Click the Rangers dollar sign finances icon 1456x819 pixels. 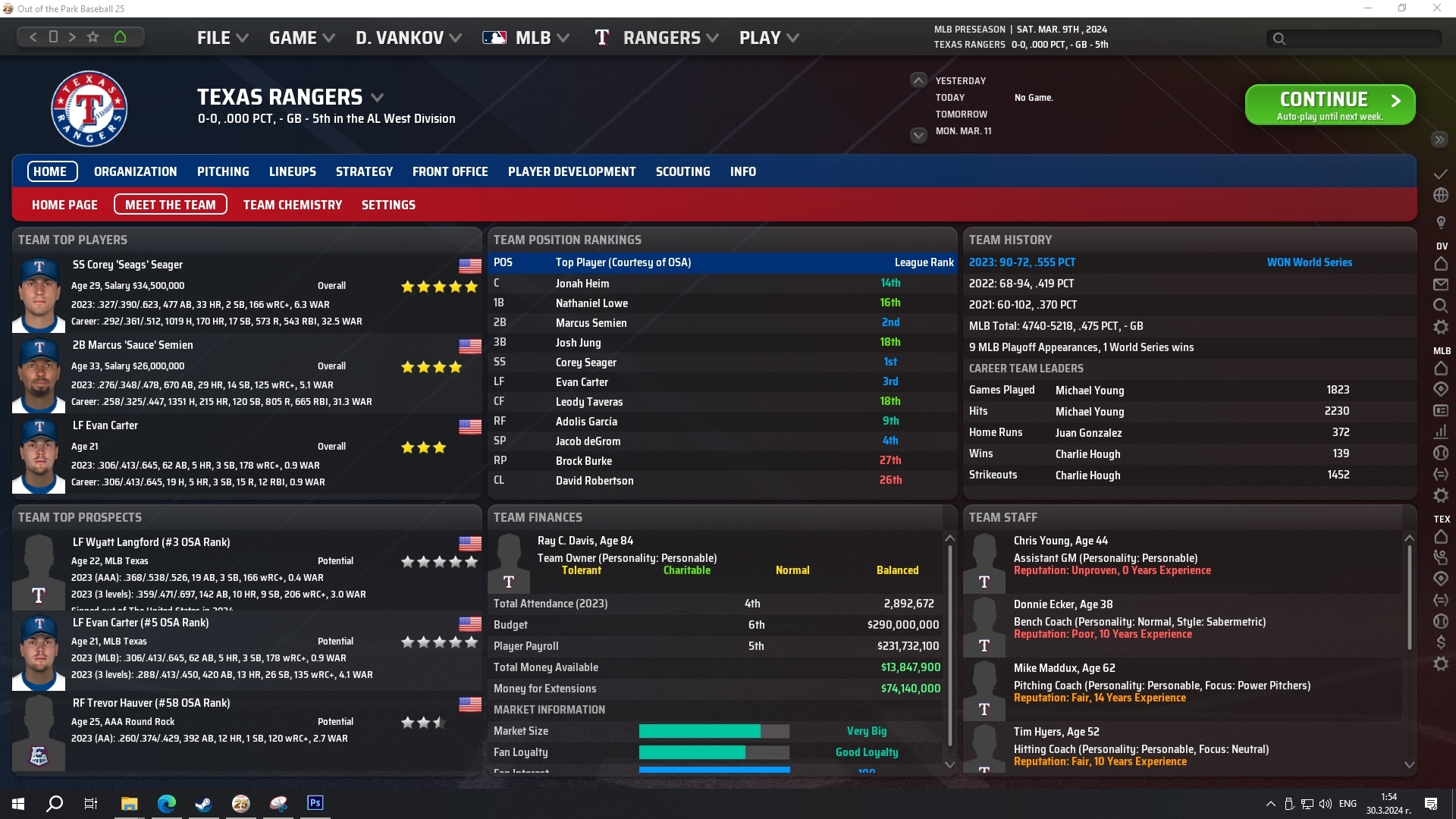[1441, 642]
